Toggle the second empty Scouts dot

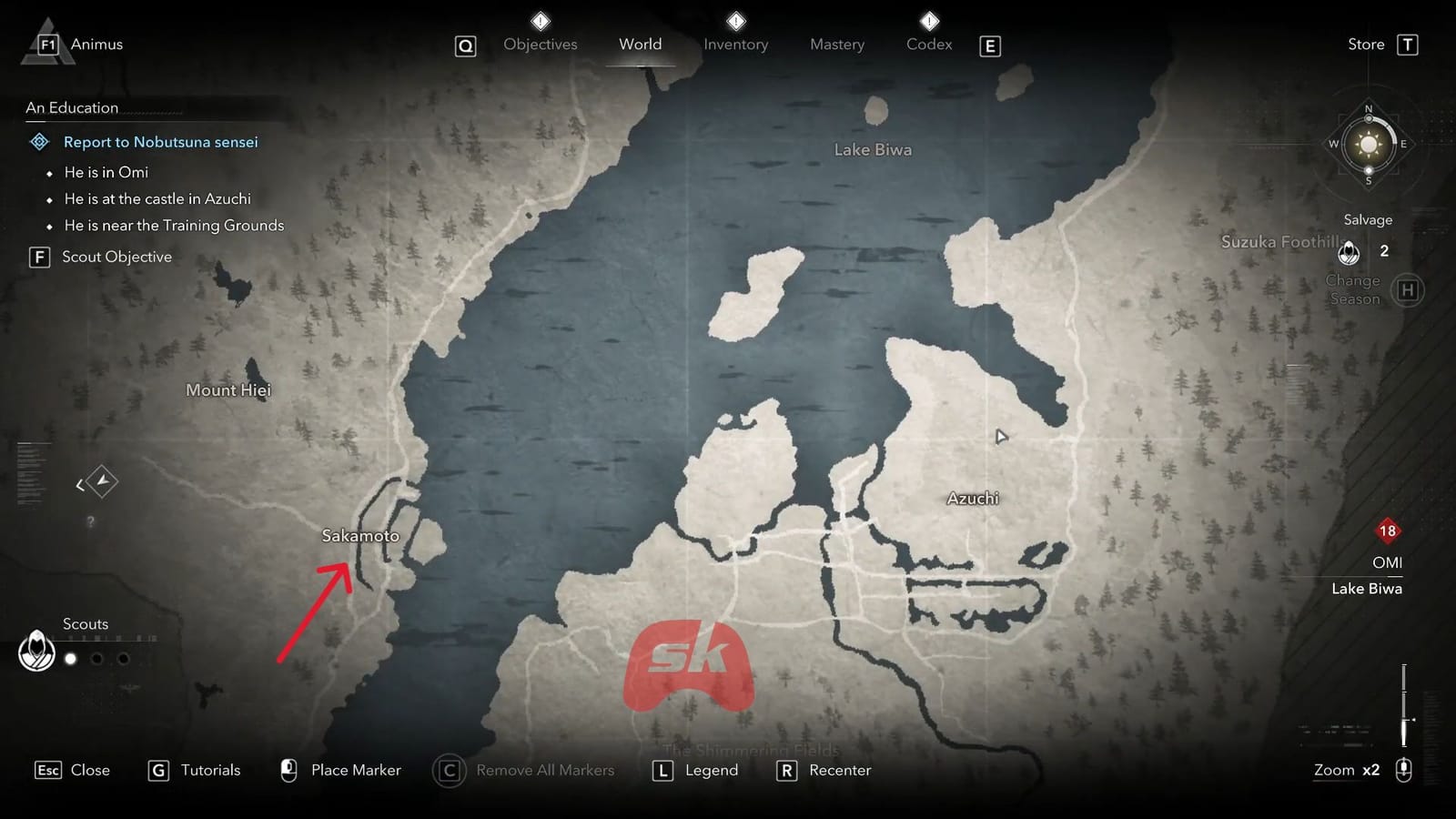point(96,659)
